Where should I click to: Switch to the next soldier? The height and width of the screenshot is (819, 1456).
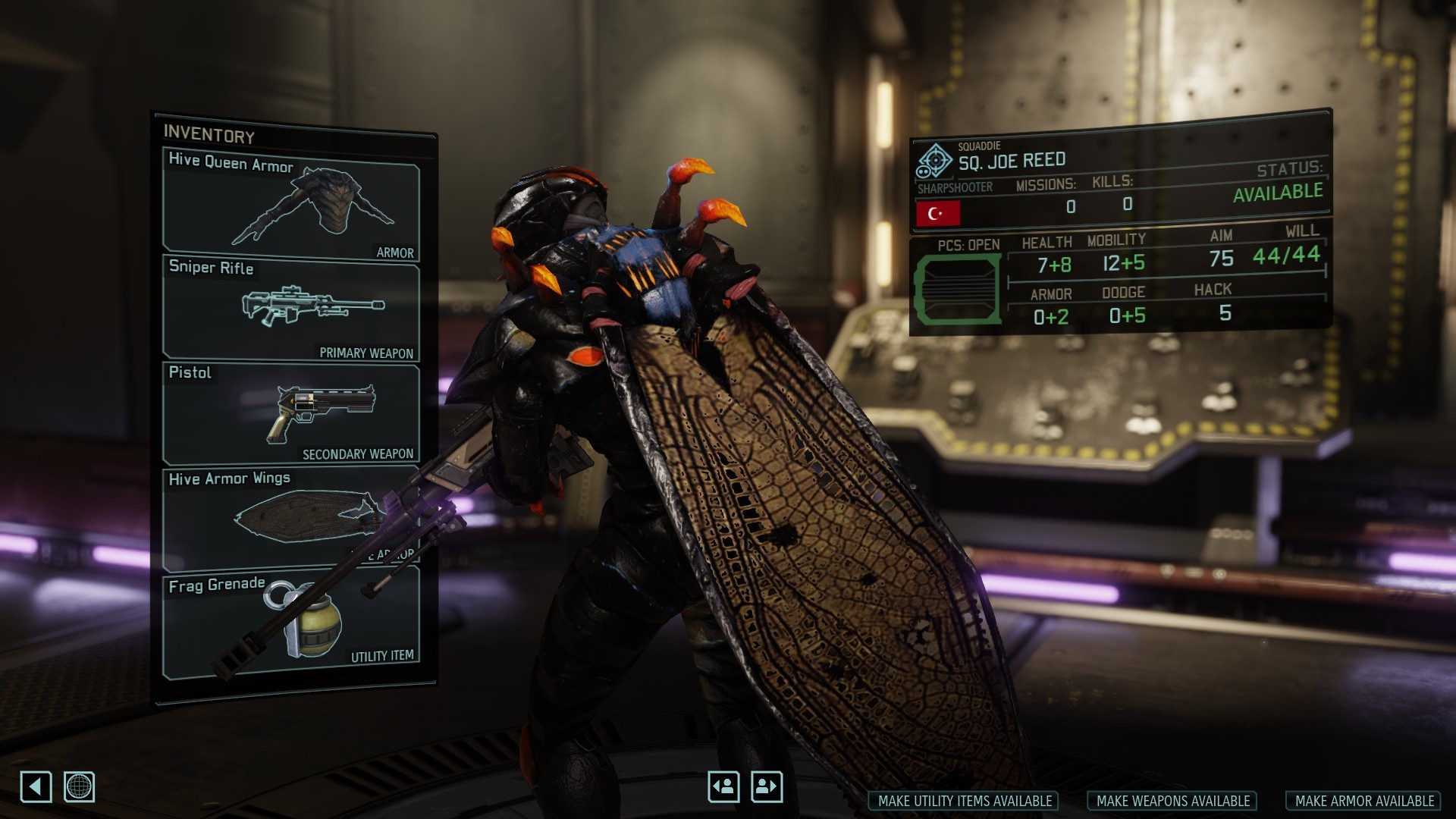[x=766, y=786]
